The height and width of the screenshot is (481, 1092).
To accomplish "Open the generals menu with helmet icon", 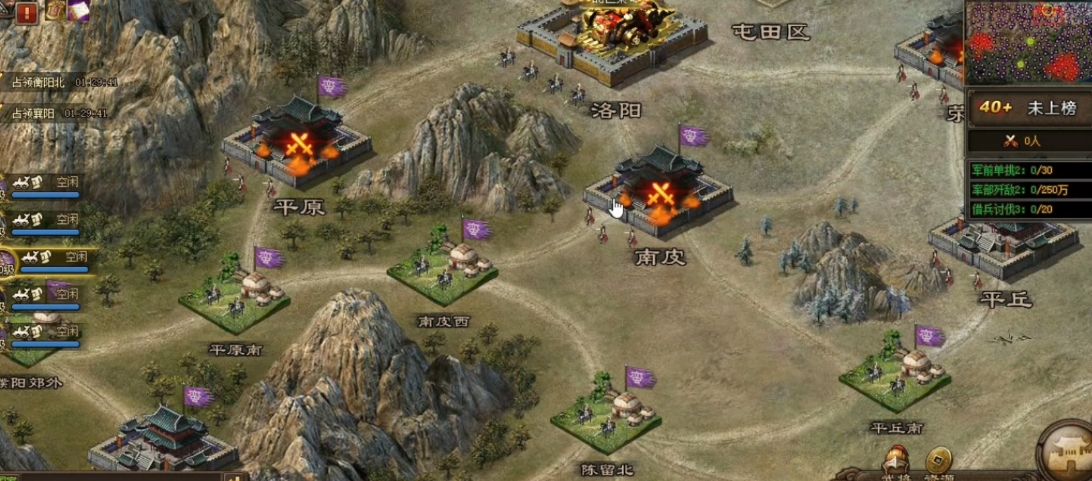I will 896,462.
